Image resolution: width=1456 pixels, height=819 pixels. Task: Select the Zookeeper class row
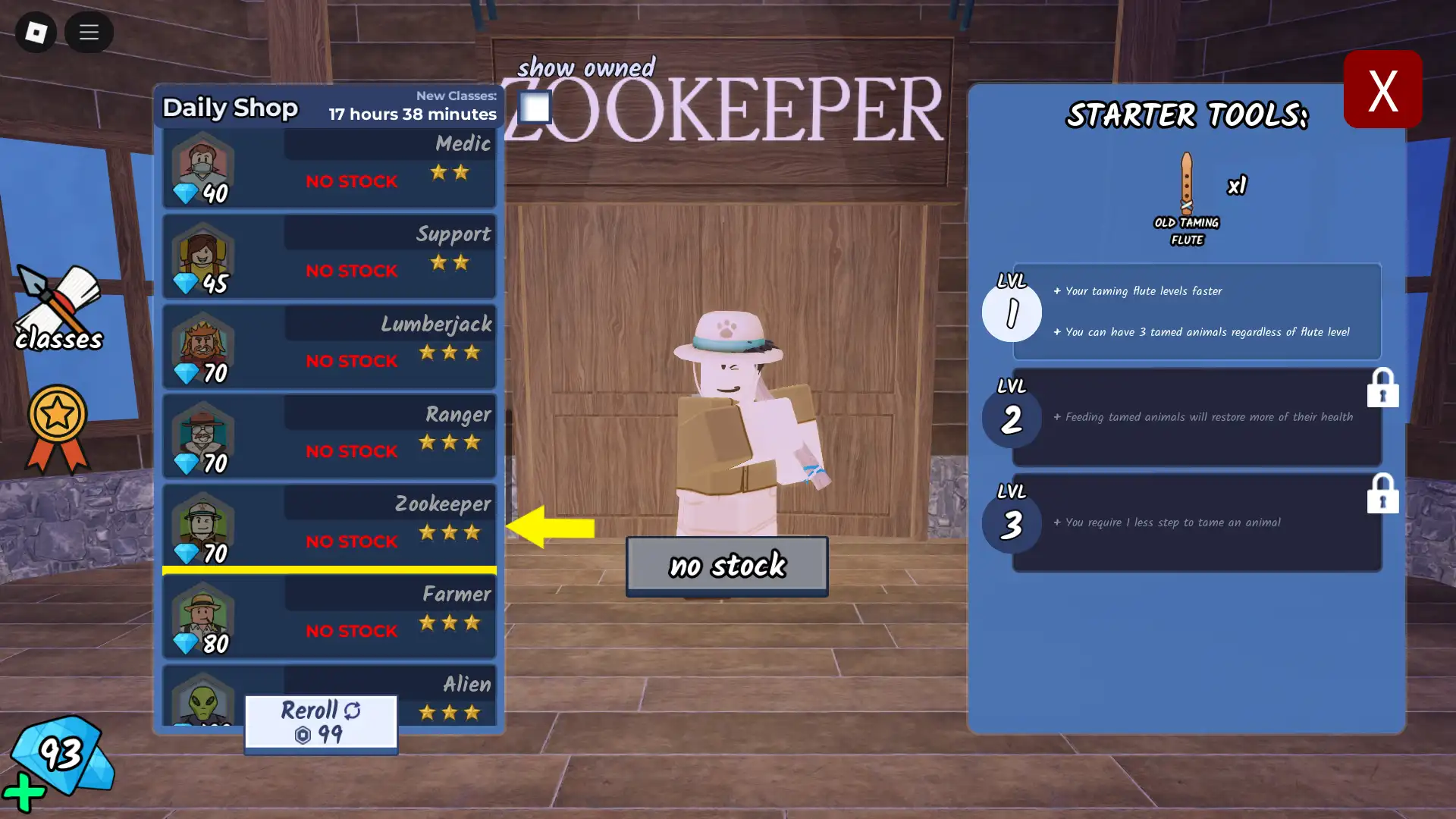point(329,527)
